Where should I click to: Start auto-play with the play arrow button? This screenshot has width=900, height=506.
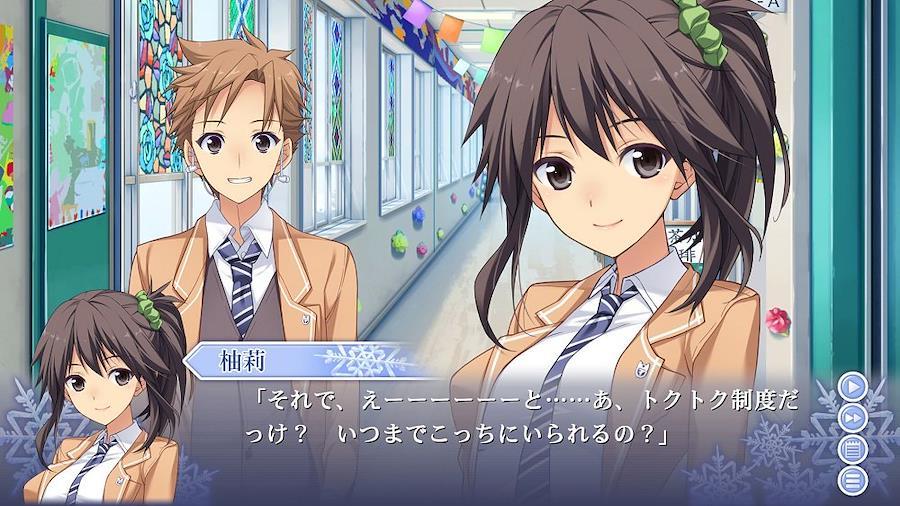click(852, 385)
